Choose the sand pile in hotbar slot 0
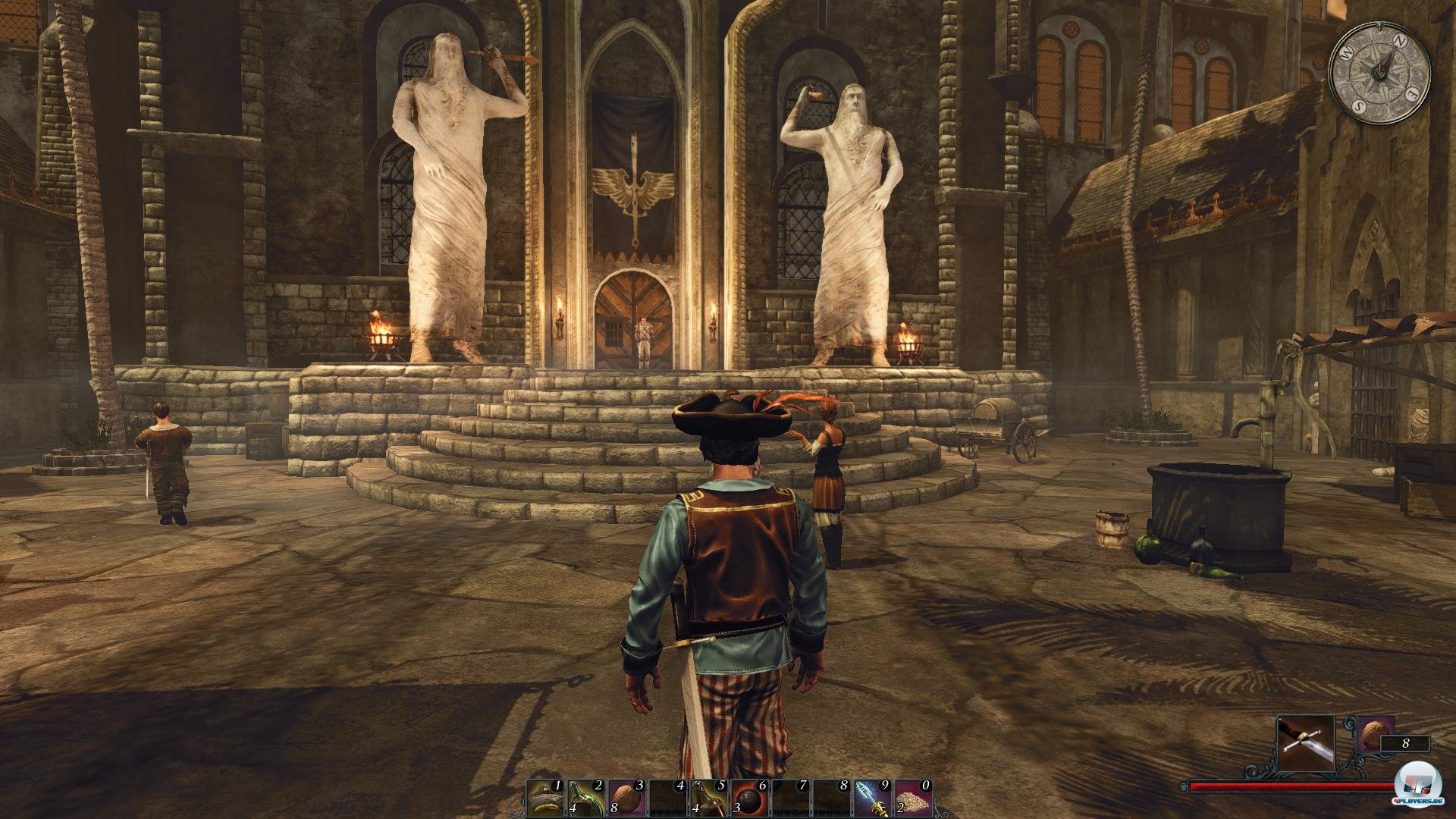Viewport: 1456px width, 819px height. 915,798
